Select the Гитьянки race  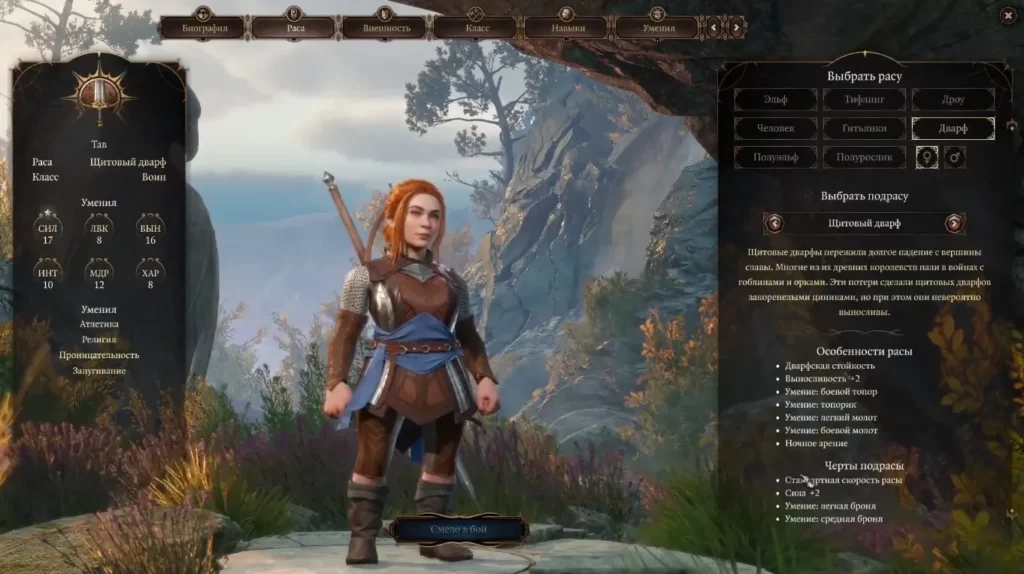click(x=864, y=128)
